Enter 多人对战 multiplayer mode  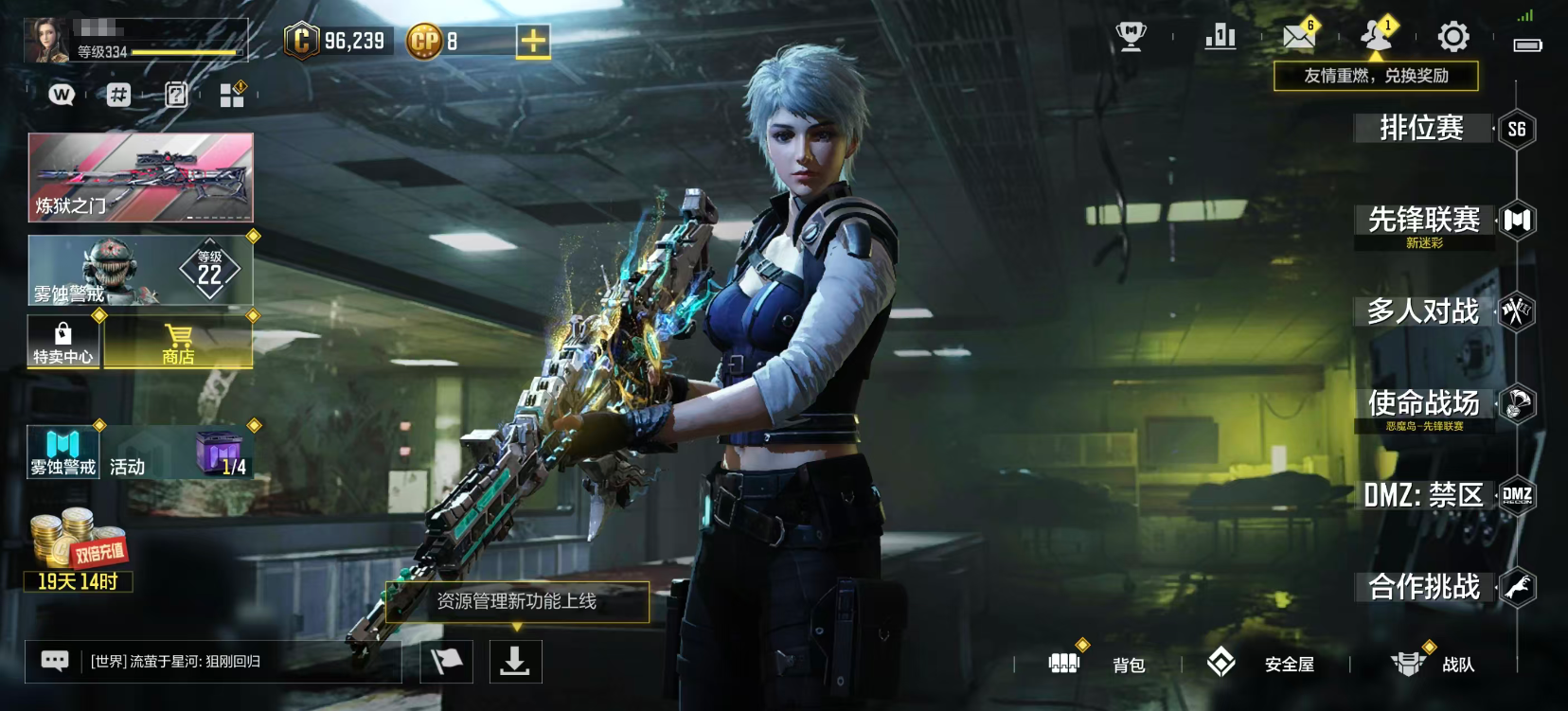coord(1422,311)
